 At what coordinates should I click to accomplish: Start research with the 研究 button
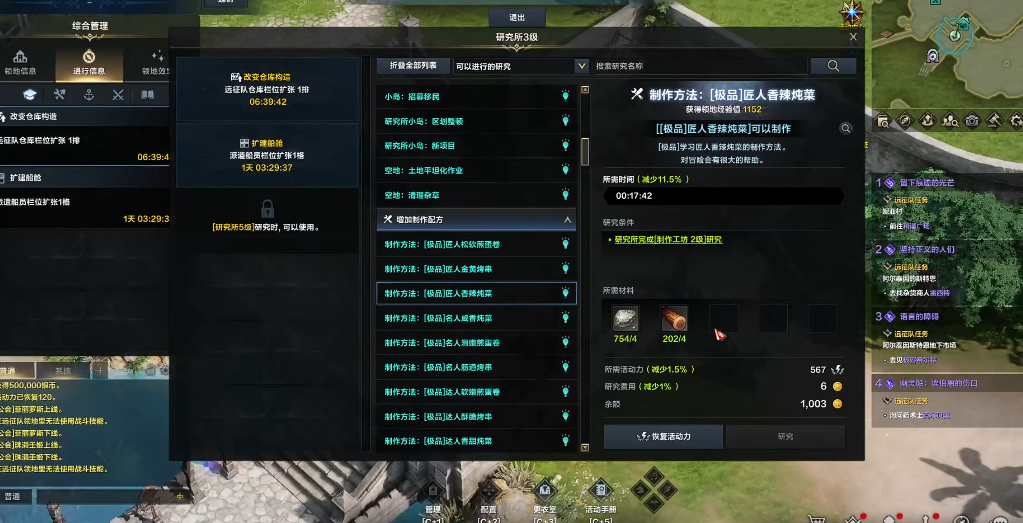pyautogui.click(x=785, y=437)
